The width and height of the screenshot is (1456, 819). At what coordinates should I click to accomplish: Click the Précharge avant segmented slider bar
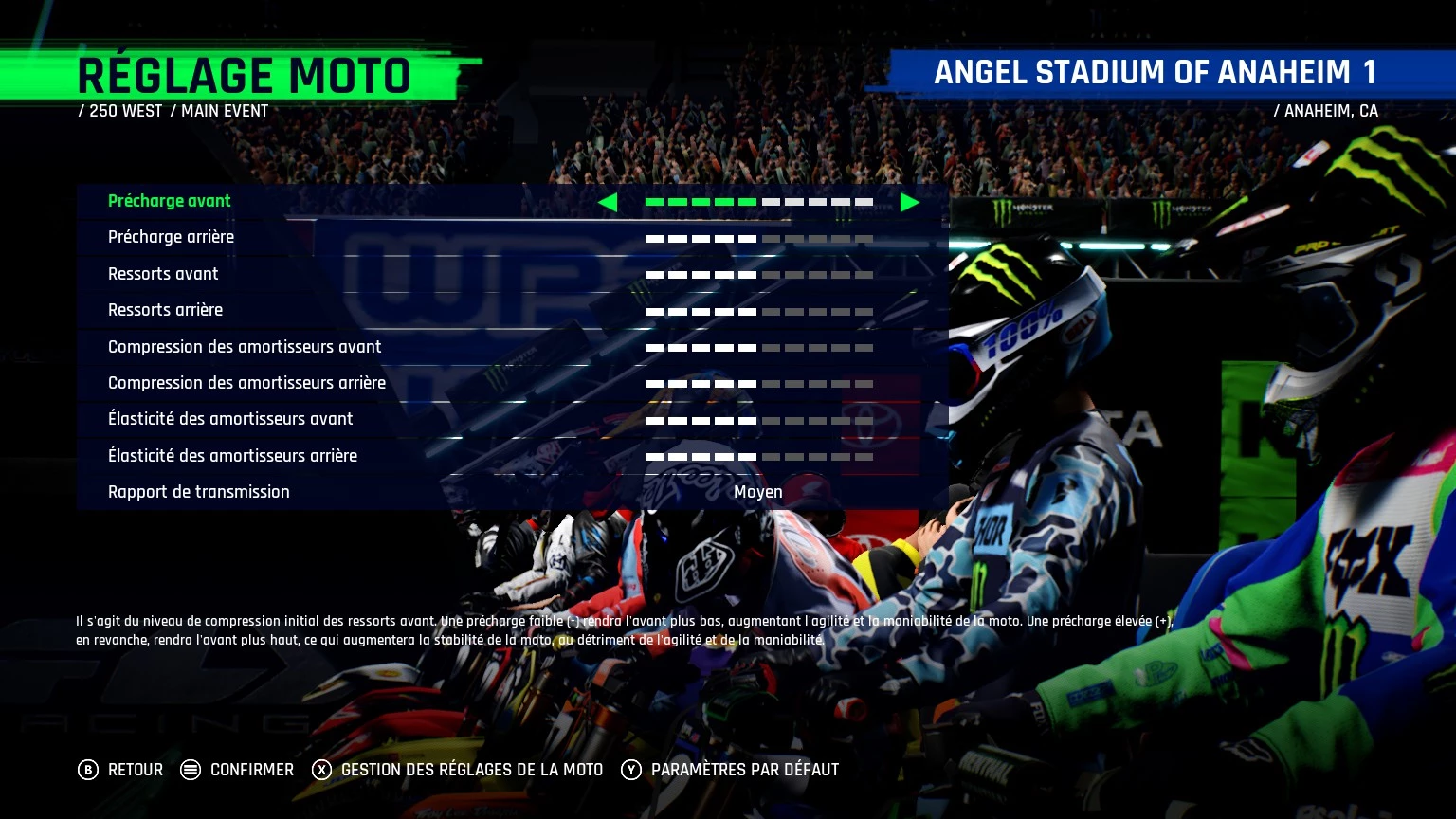pyautogui.click(x=758, y=202)
